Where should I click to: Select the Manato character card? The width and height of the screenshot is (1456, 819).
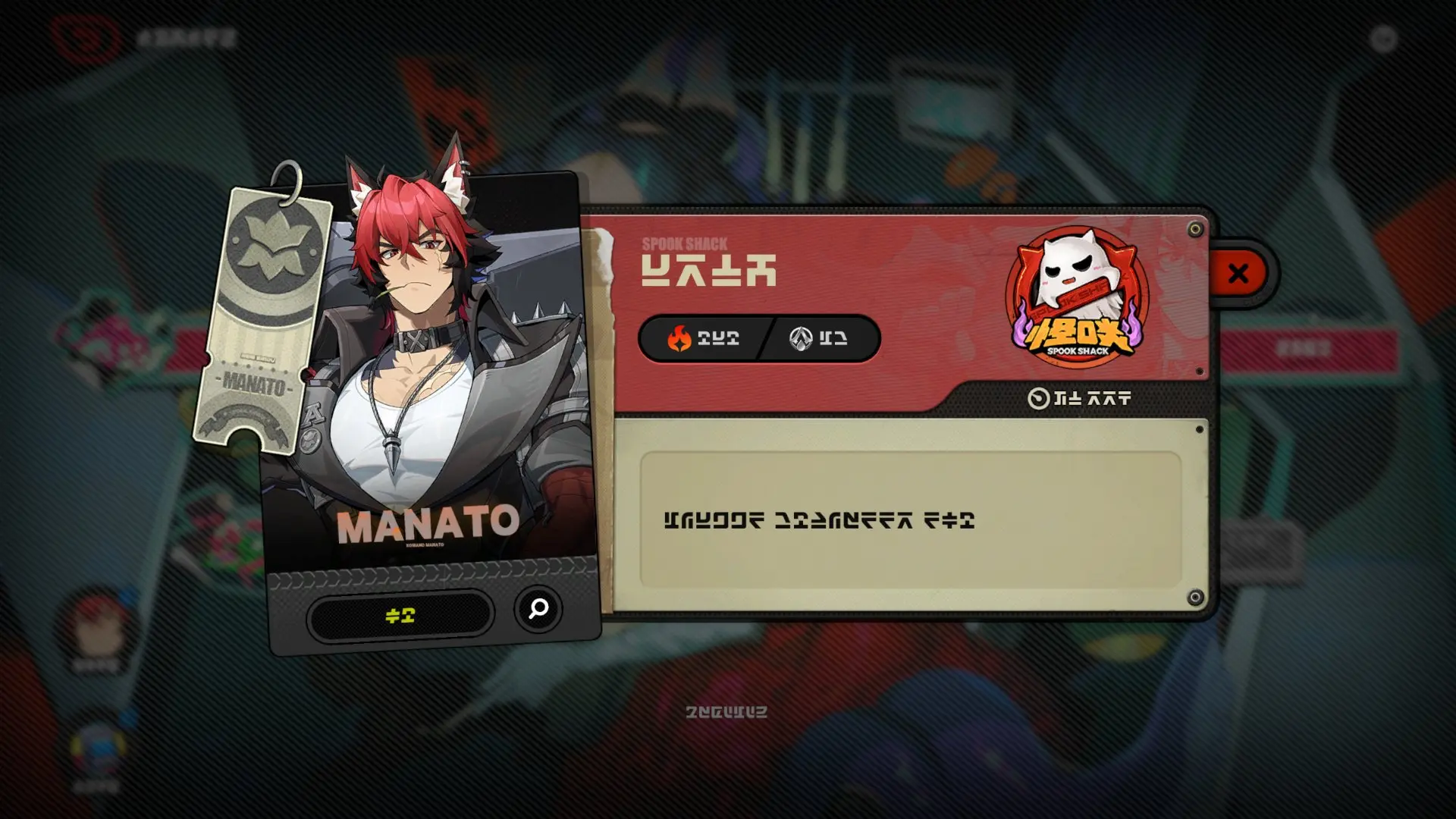click(x=428, y=379)
